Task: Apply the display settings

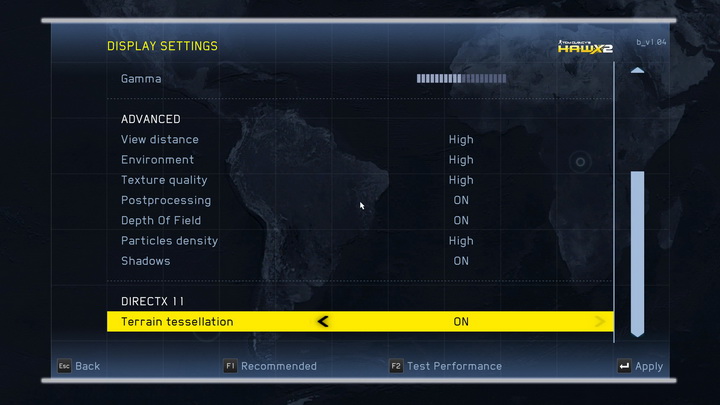Action: [x=640, y=367]
